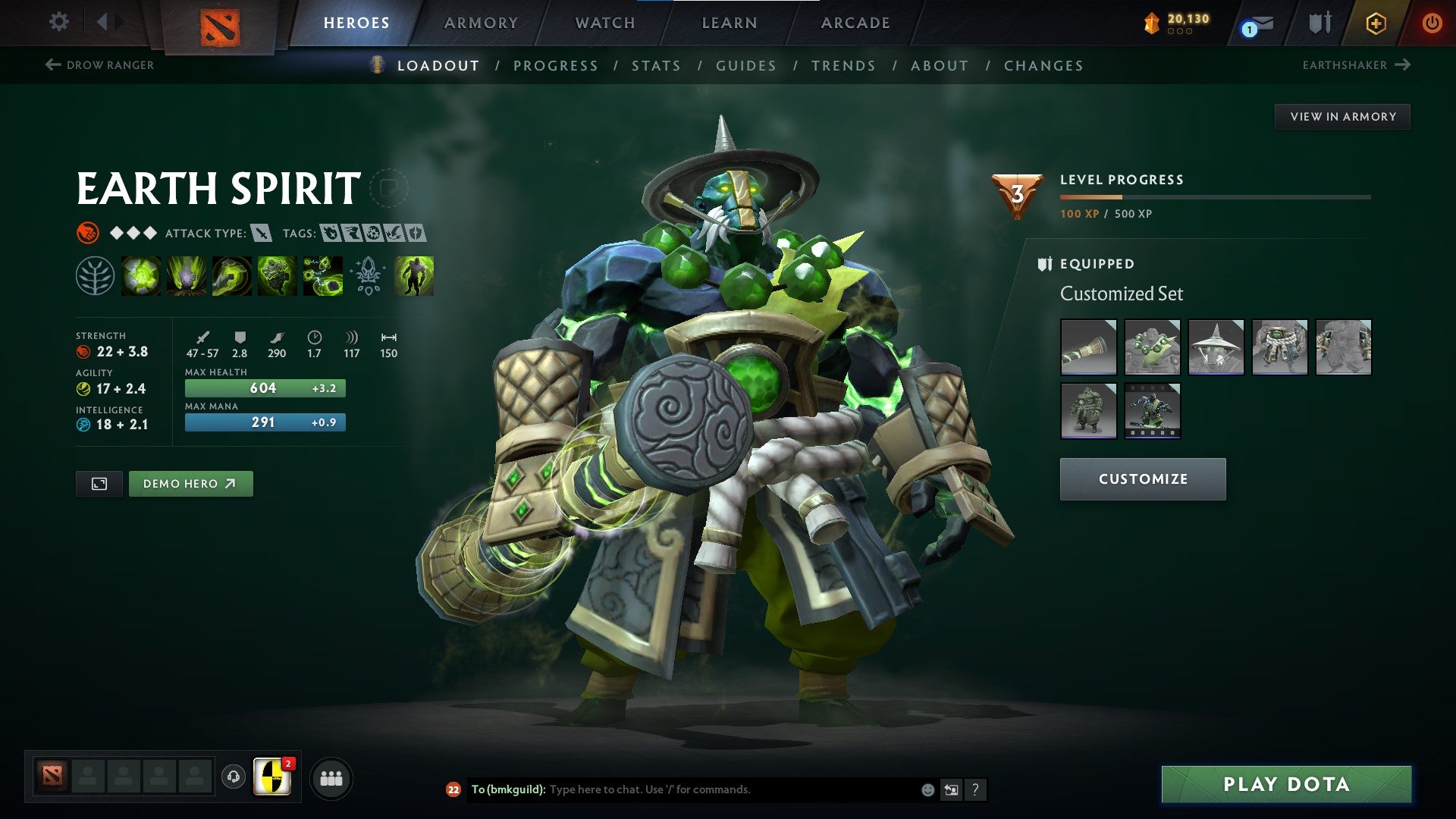
Task: Open the Rolling Boulder ability icon
Action: (187, 277)
